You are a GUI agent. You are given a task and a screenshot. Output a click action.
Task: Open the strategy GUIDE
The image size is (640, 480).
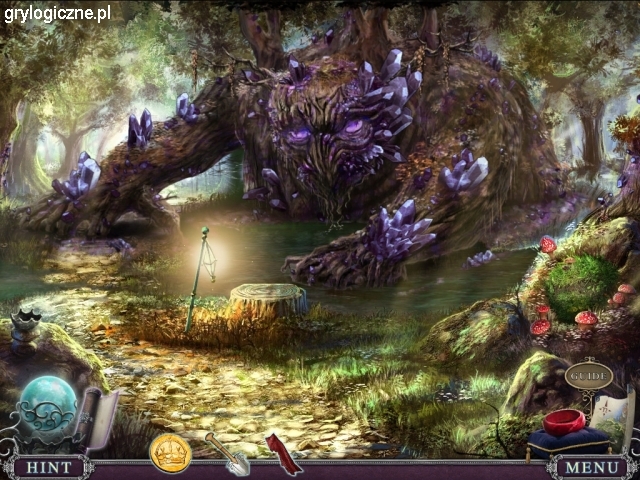pos(588,376)
